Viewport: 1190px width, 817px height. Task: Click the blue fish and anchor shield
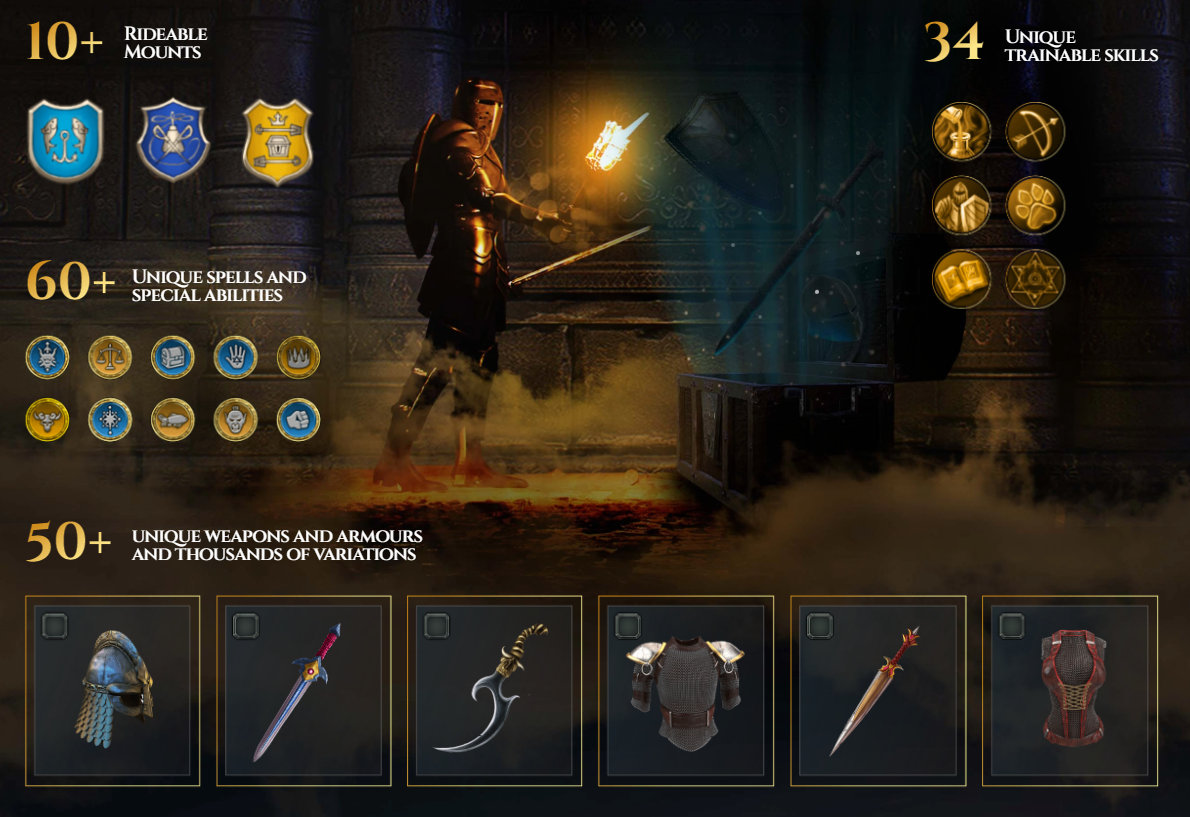tap(65, 140)
